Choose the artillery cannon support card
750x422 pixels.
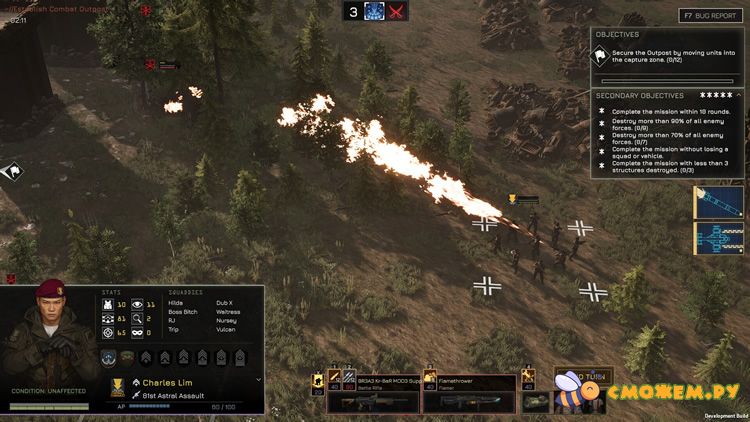click(x=718, y=240)
